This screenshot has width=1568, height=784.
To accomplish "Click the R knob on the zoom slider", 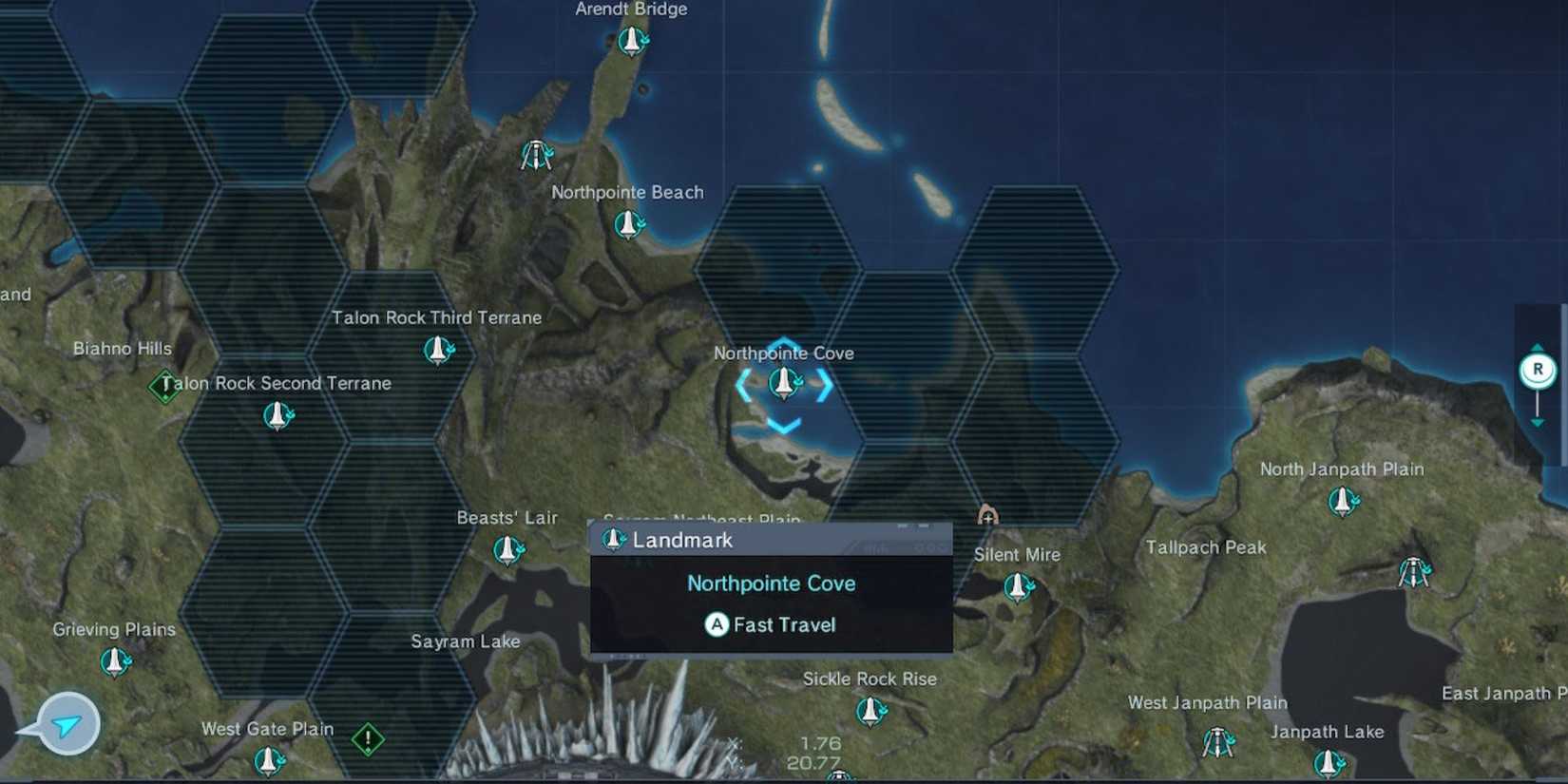I will coord(1538,372).
